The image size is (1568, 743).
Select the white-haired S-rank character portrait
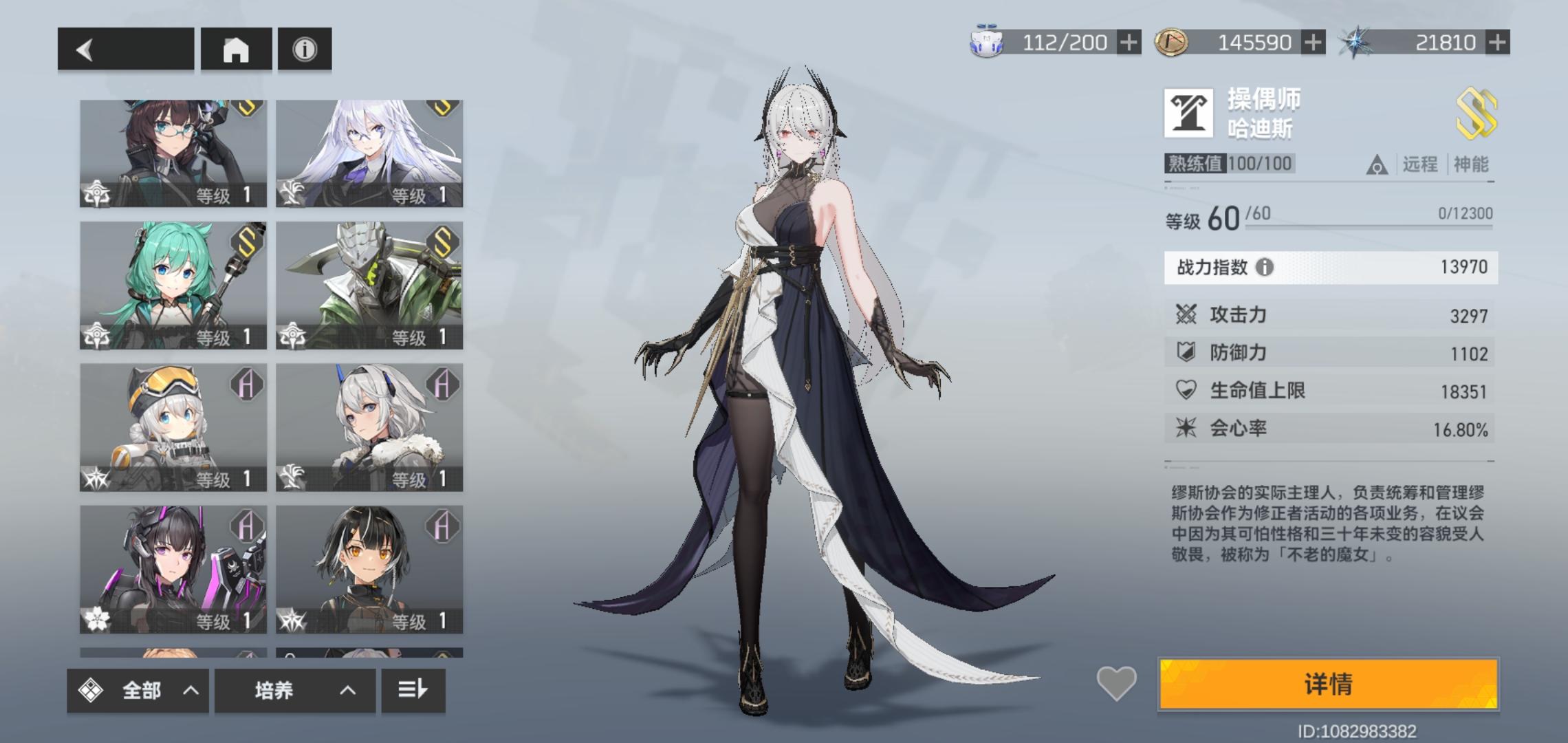(369, 150)
